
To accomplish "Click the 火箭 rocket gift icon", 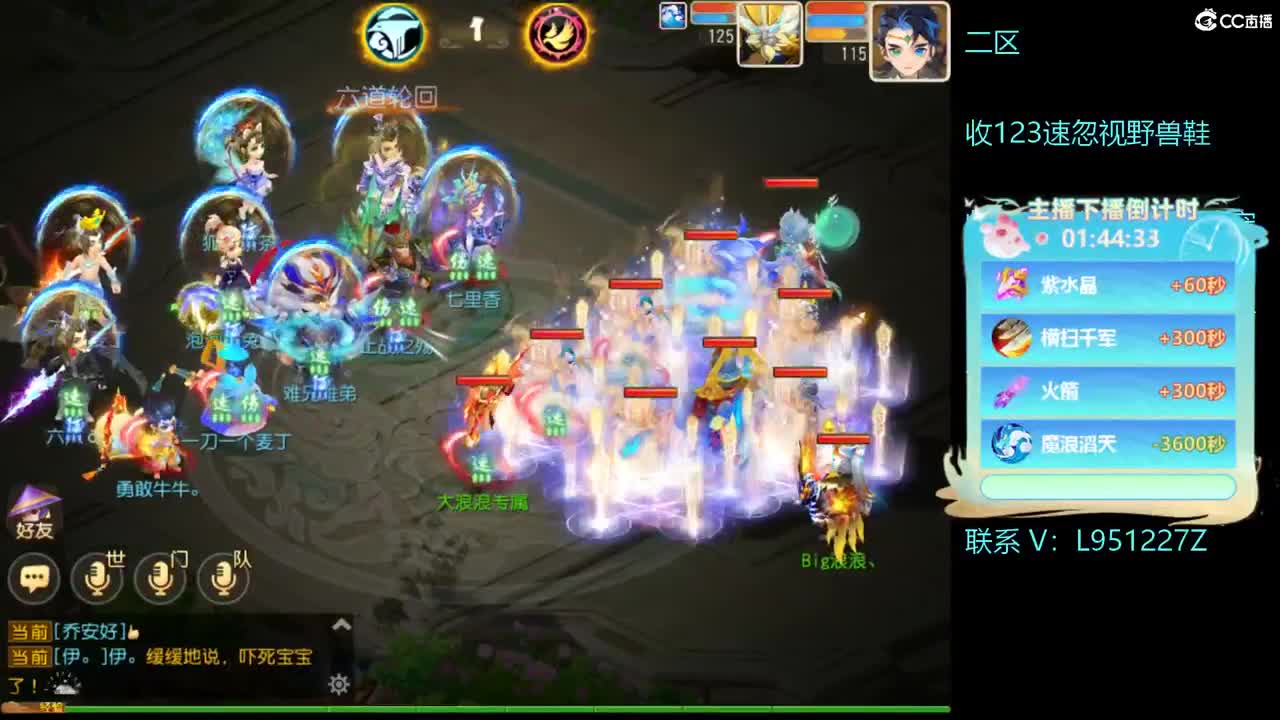I will click(x=1010, y=392).
